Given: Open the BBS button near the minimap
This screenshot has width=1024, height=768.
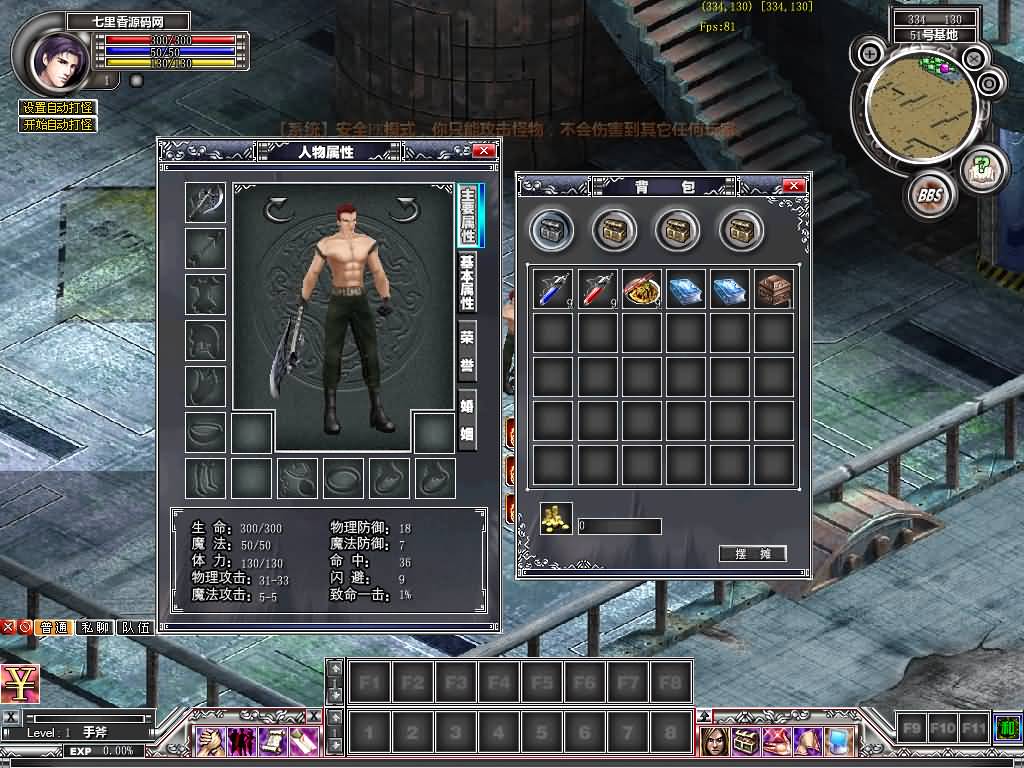Looking at the screenshot, I should coord(929,196).
